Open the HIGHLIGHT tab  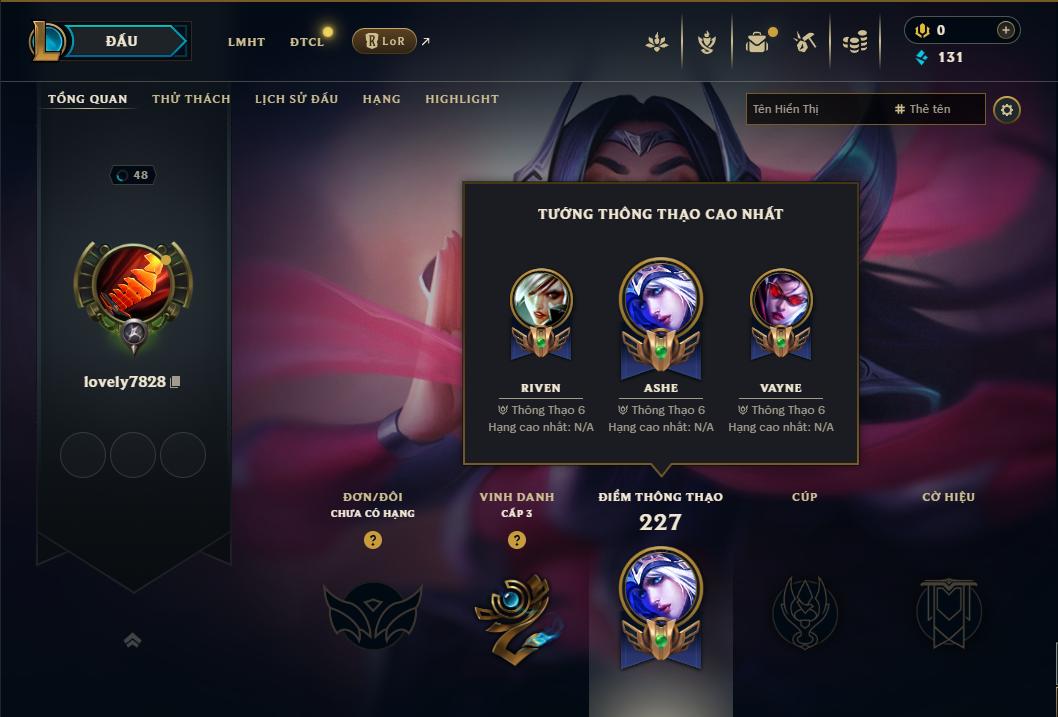point(461,99)
